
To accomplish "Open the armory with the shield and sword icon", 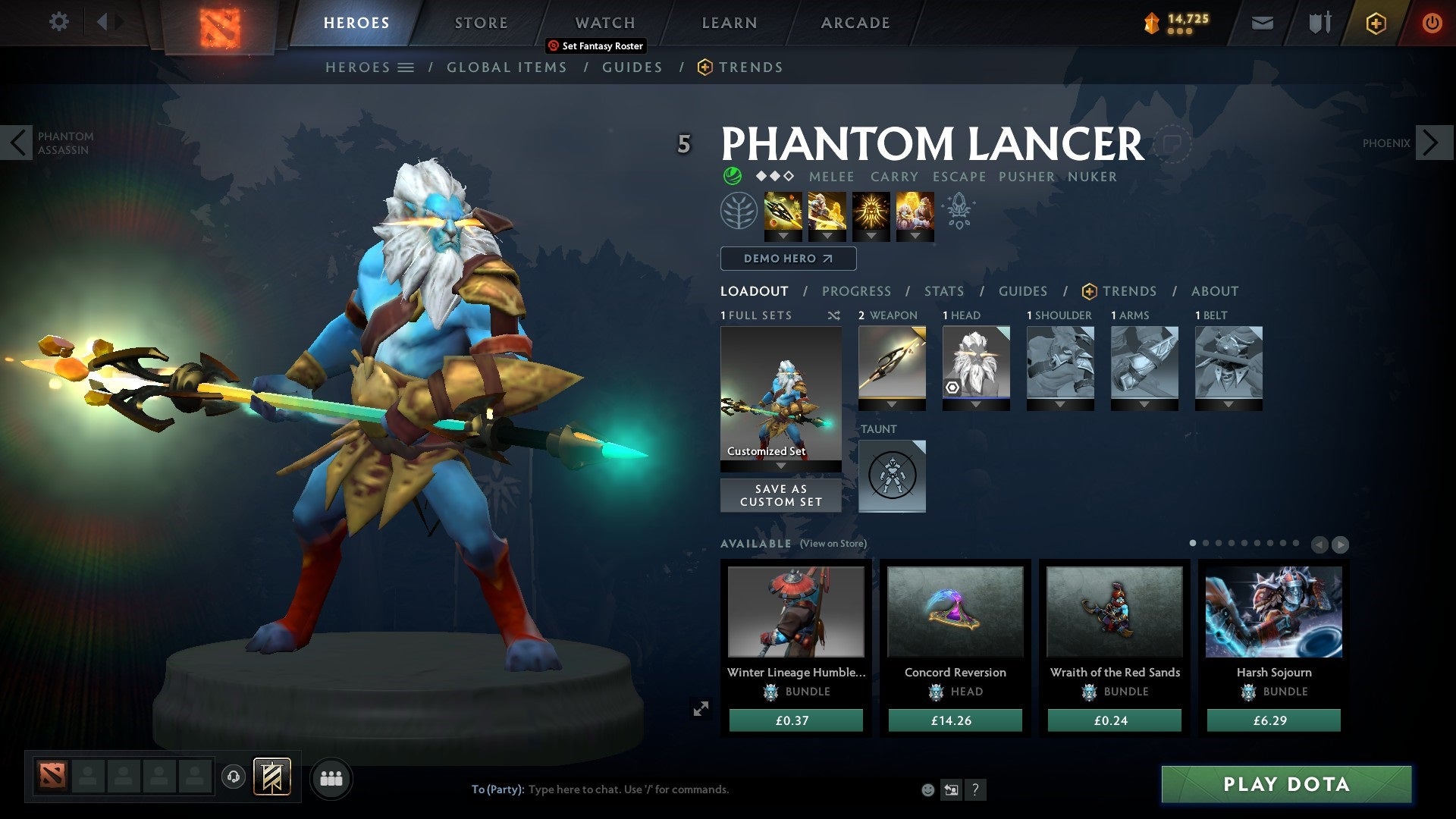I will (1319, 23).
